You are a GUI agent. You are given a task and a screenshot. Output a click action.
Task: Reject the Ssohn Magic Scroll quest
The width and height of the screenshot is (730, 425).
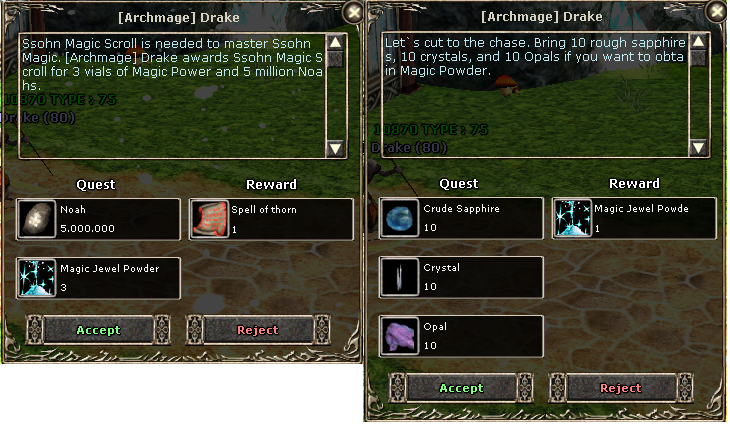[257, 330]
